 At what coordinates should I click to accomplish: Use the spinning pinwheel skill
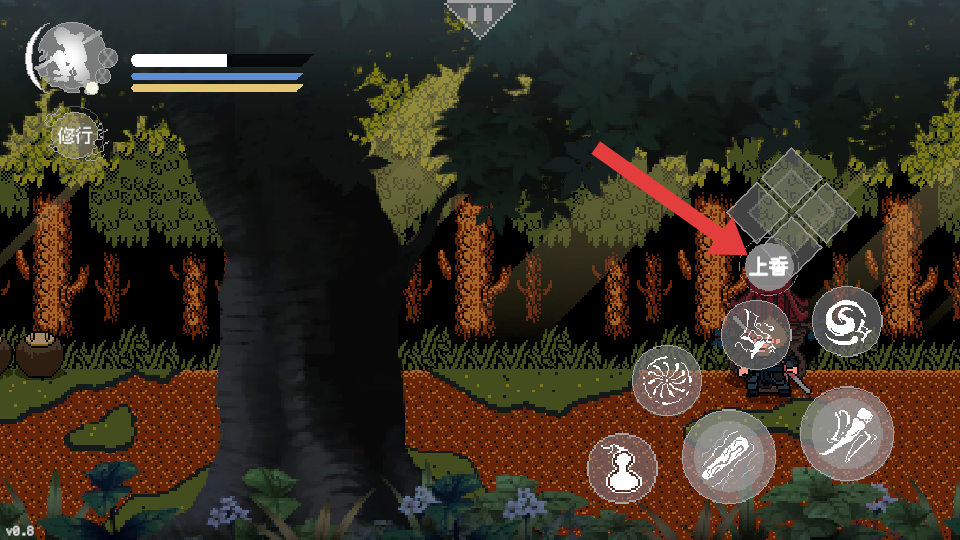pyautogui.click(x=667, y=380)
